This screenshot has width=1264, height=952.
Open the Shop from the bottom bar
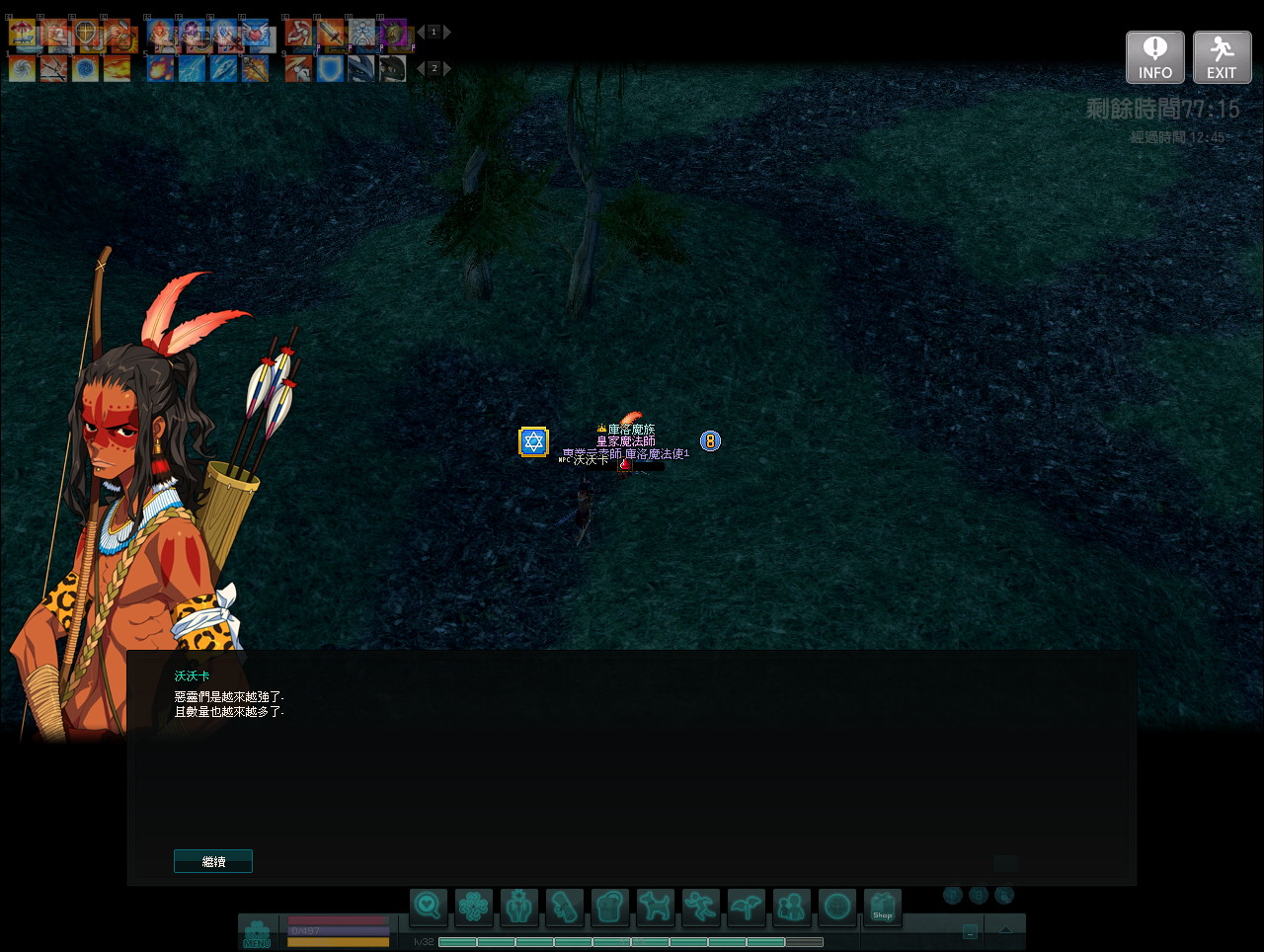click(x=882, y=906)
